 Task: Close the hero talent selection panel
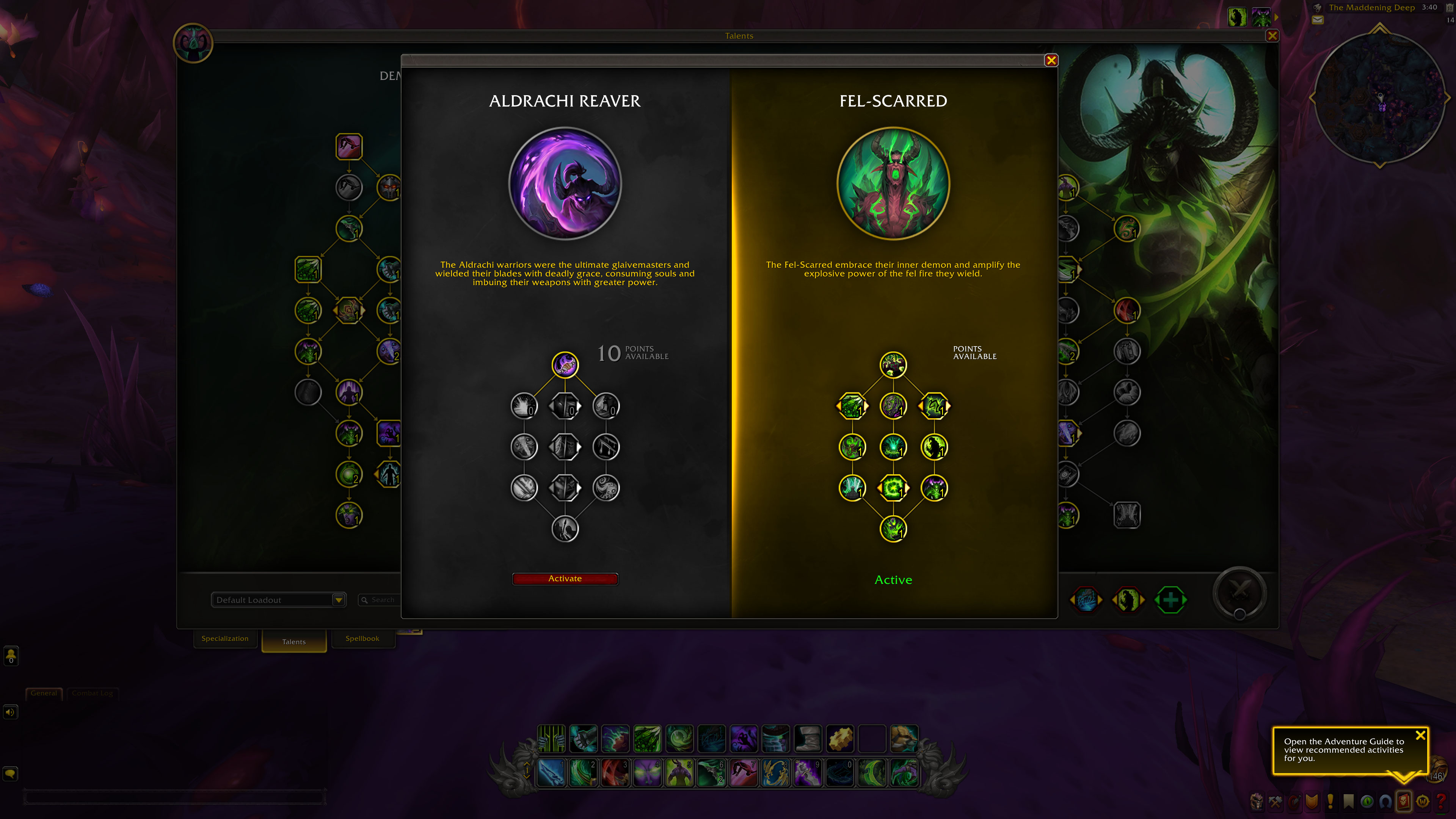coord(1051,61)
